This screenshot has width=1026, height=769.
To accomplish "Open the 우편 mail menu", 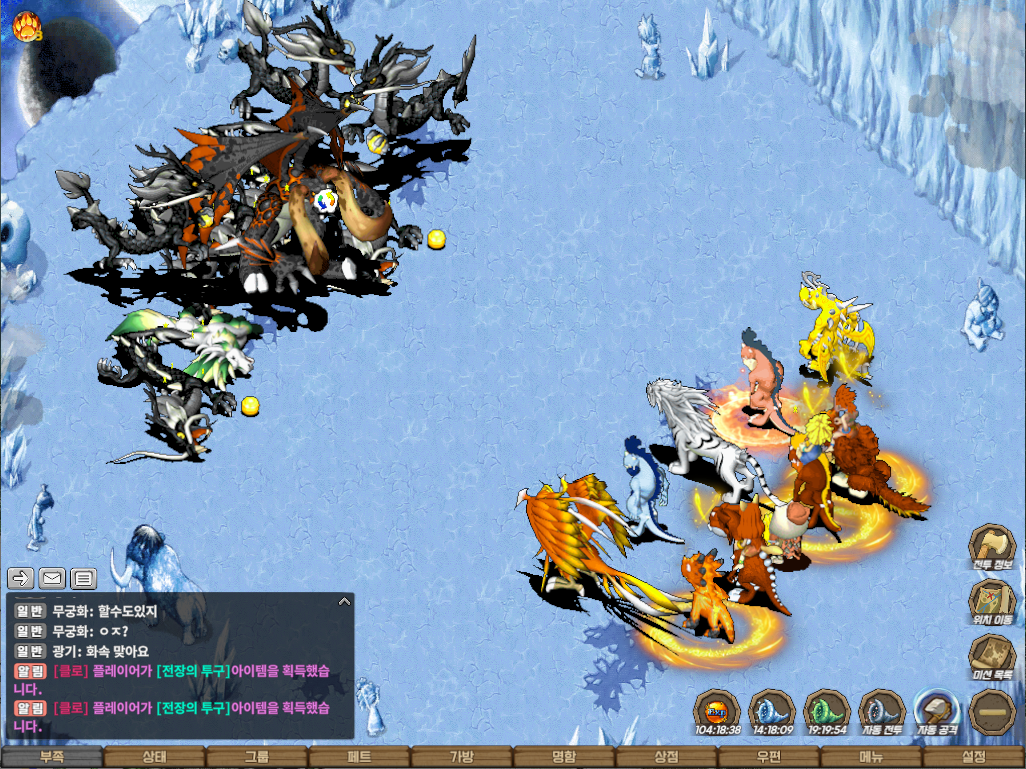I will point(769,758).
